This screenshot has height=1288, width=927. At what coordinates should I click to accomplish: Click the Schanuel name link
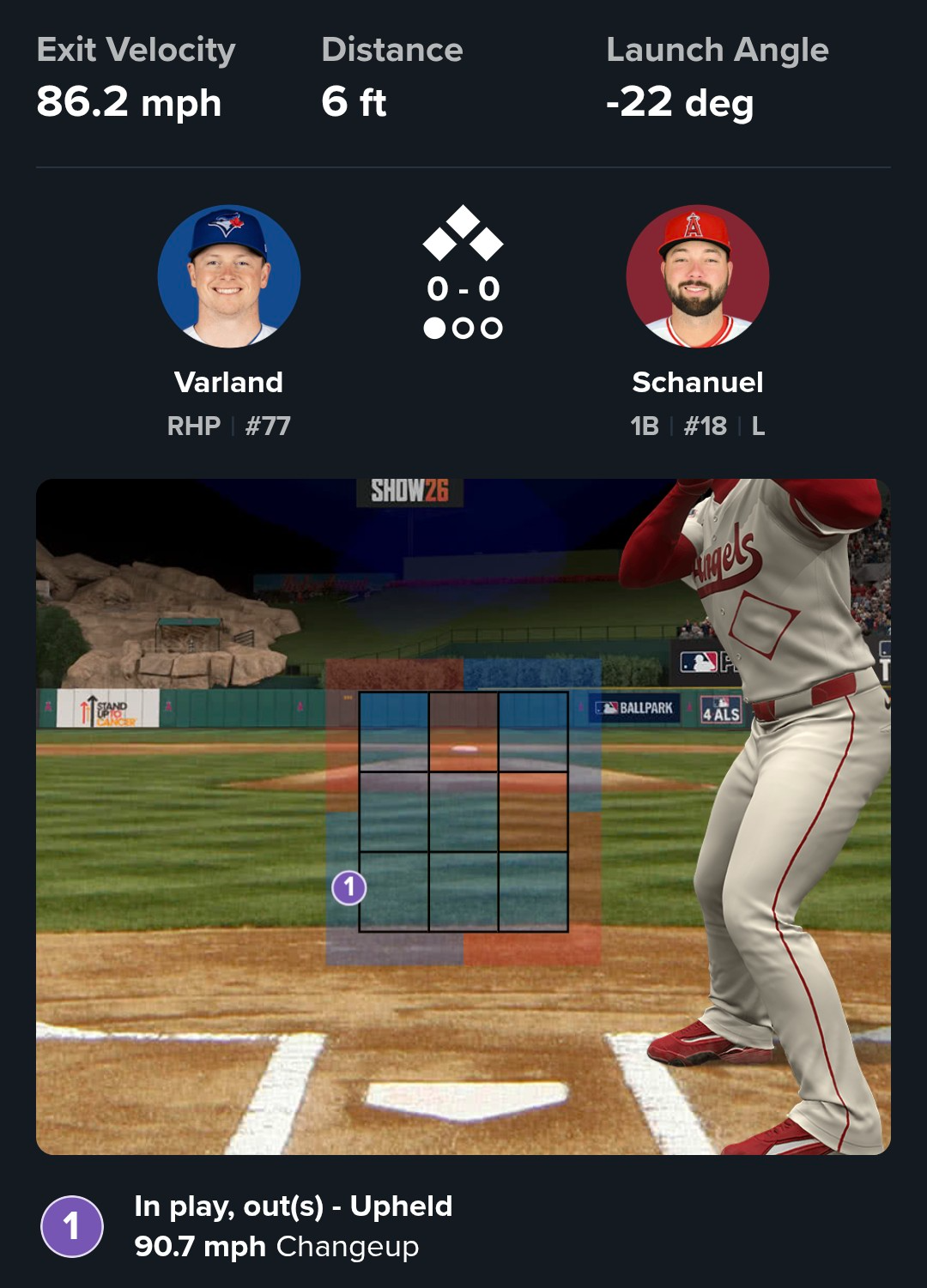click(697, 382)
